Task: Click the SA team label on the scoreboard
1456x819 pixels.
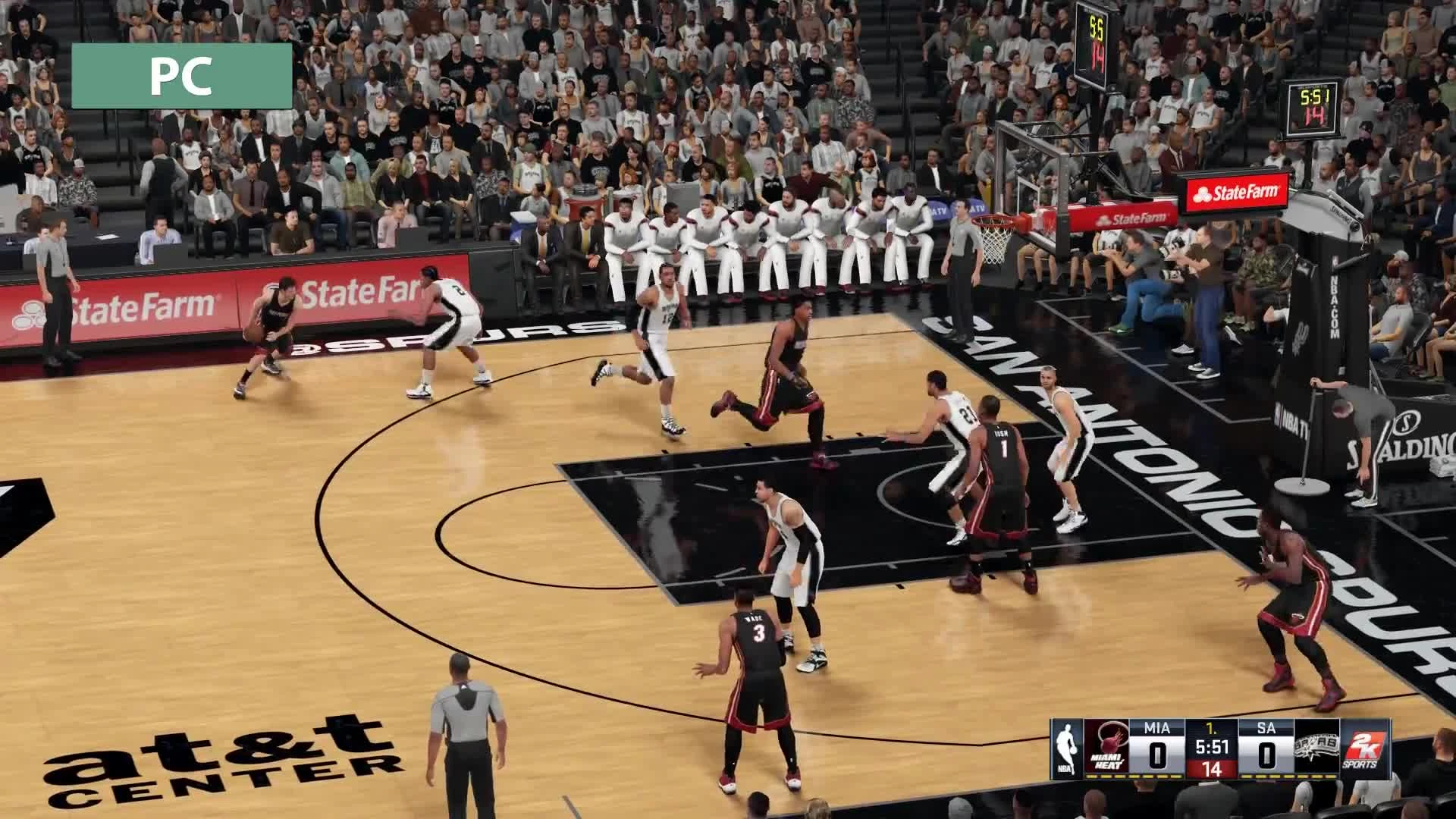Action: [1267, 728]
